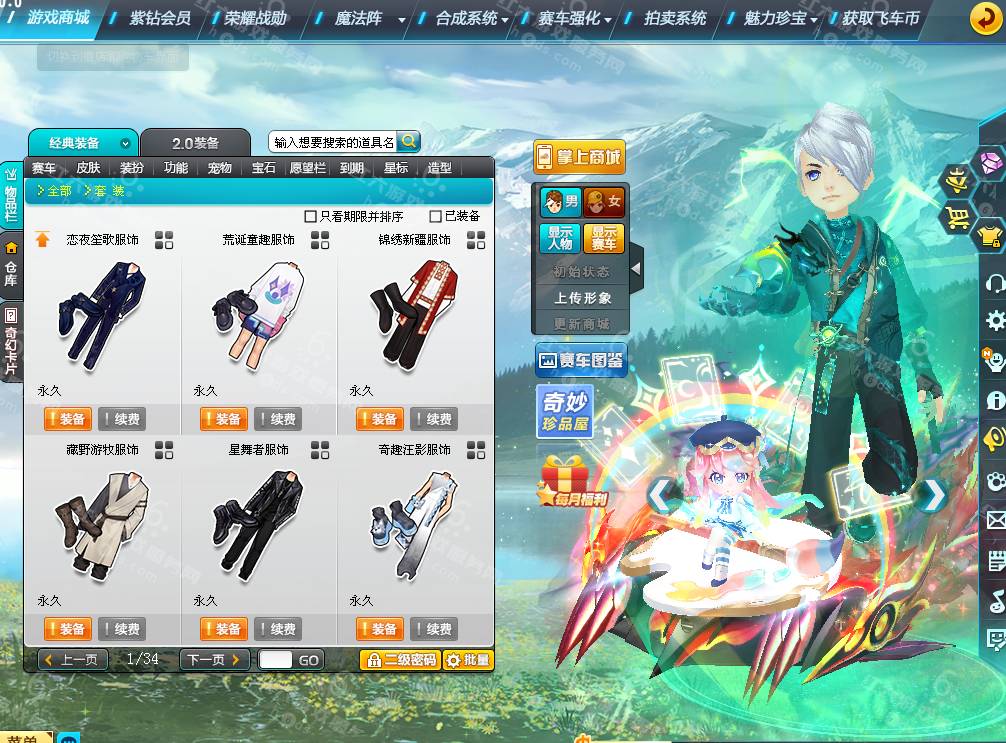This screenshot has height=743, width=1006.
Task: Select the 女 female character option
Action: coord(604,202)
